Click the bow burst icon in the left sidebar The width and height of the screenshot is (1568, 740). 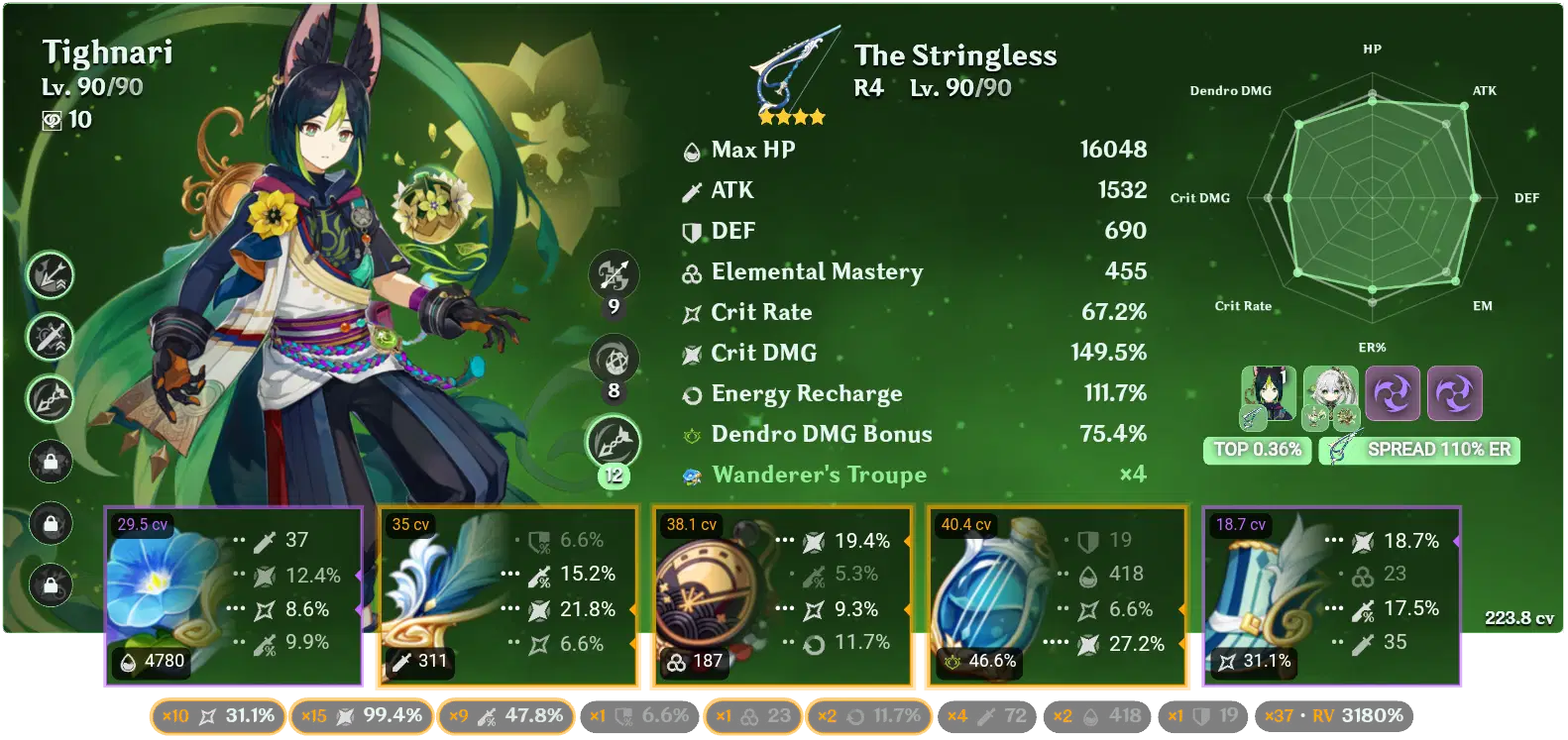(x=51, y=398)
